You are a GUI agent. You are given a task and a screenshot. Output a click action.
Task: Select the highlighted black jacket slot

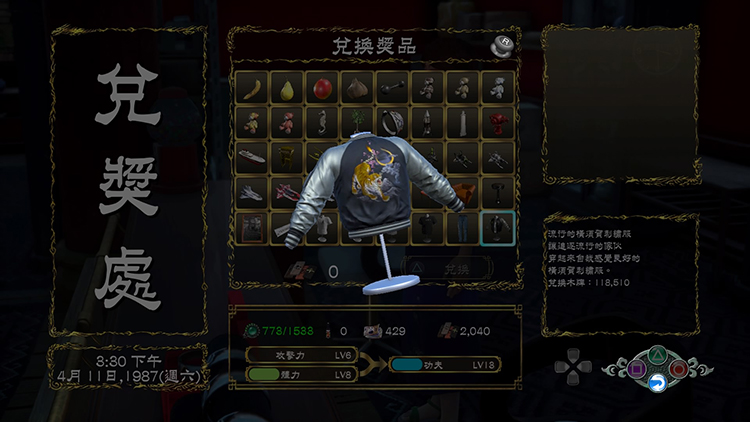[x=497, y=227]
